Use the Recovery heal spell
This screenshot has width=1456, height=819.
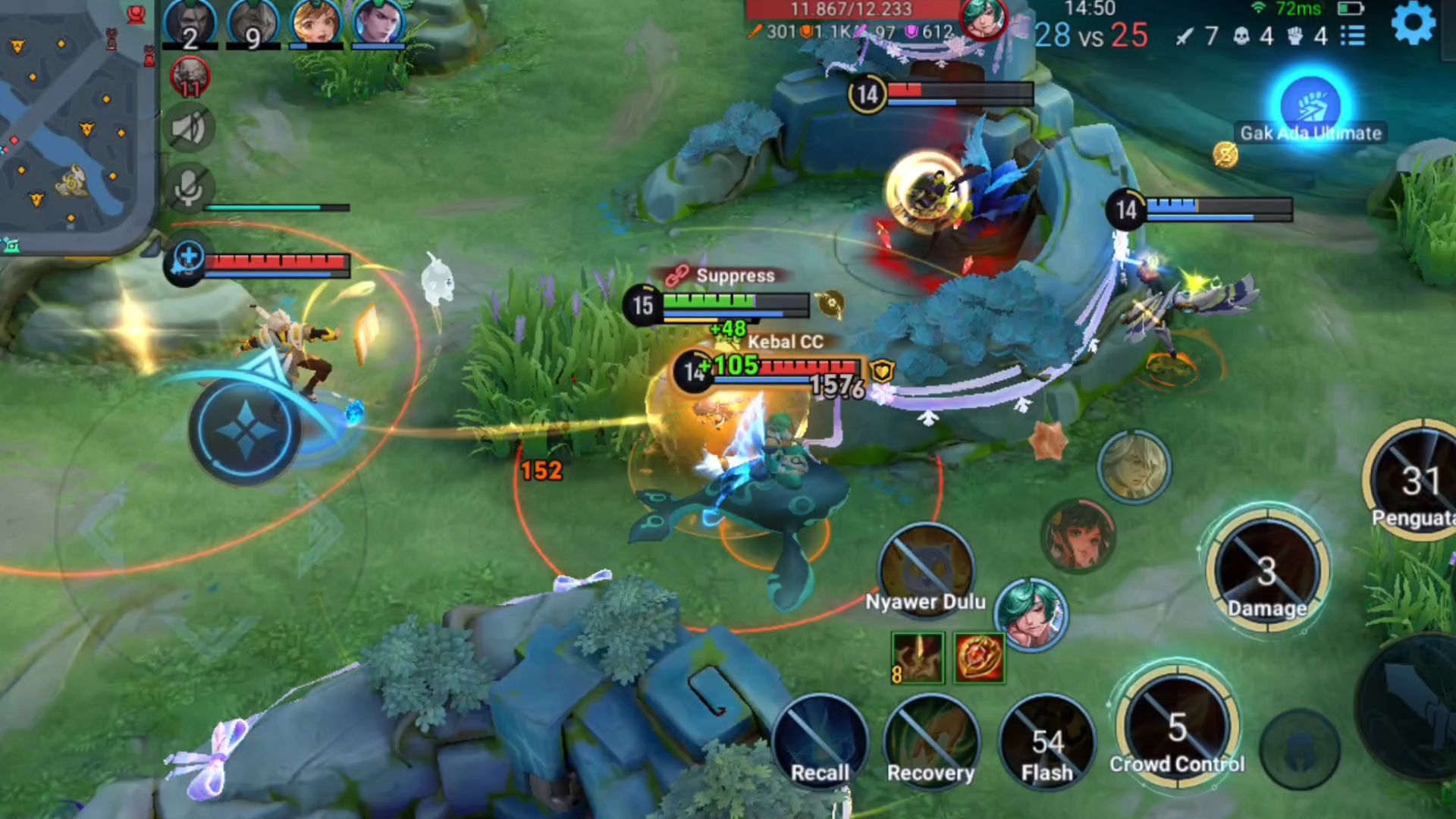931,743
